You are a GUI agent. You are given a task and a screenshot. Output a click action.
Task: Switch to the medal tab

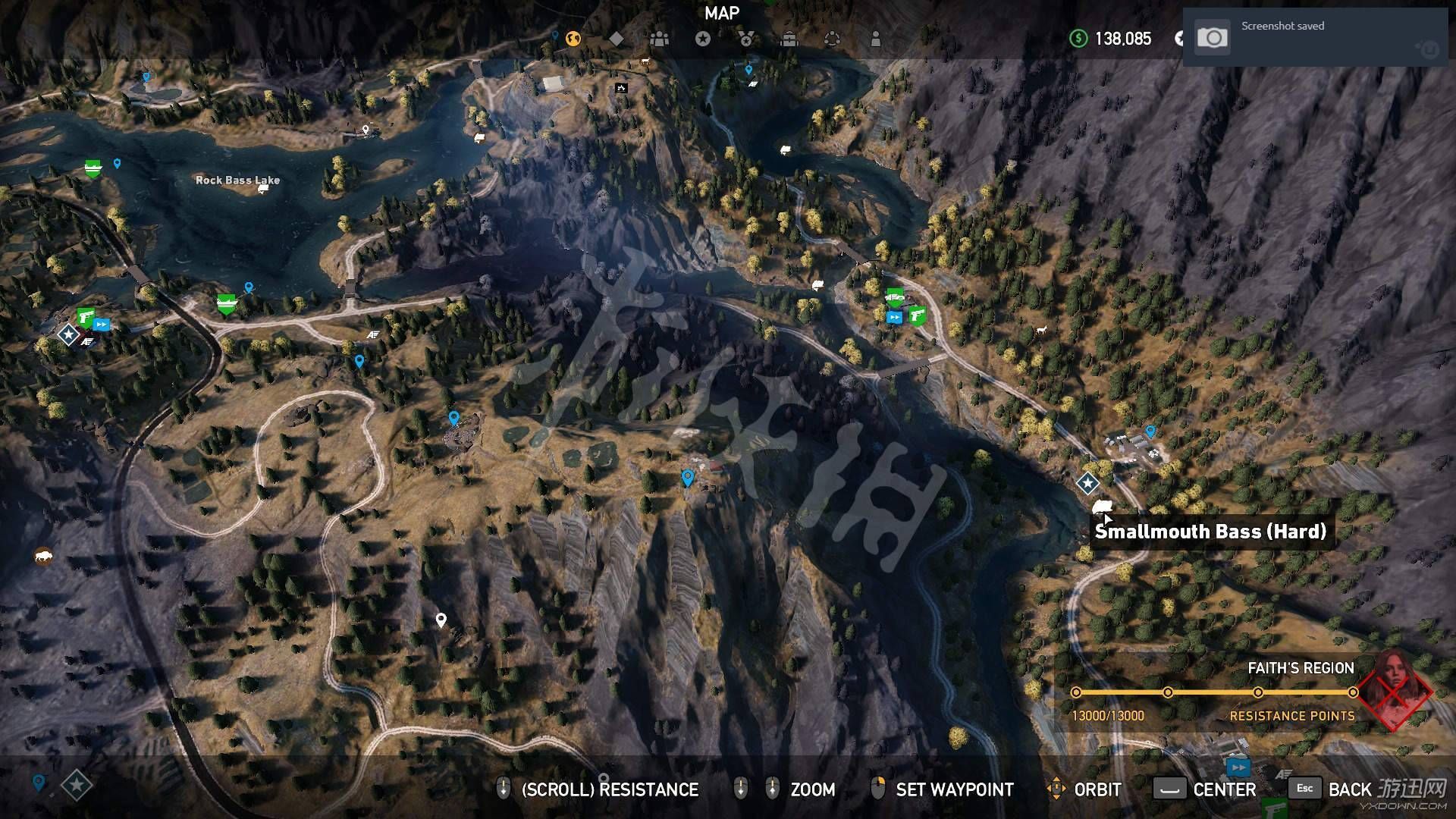(746, 39)
